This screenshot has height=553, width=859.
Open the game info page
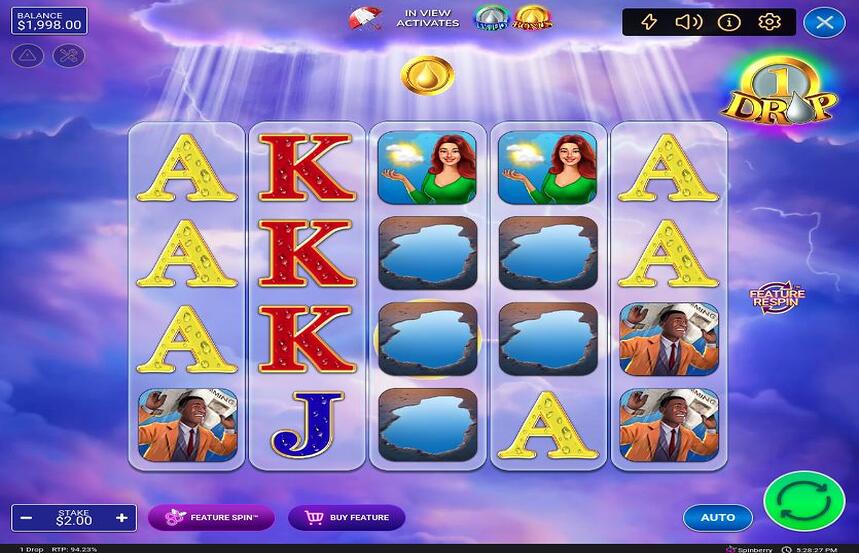click(x=729, y=22)
